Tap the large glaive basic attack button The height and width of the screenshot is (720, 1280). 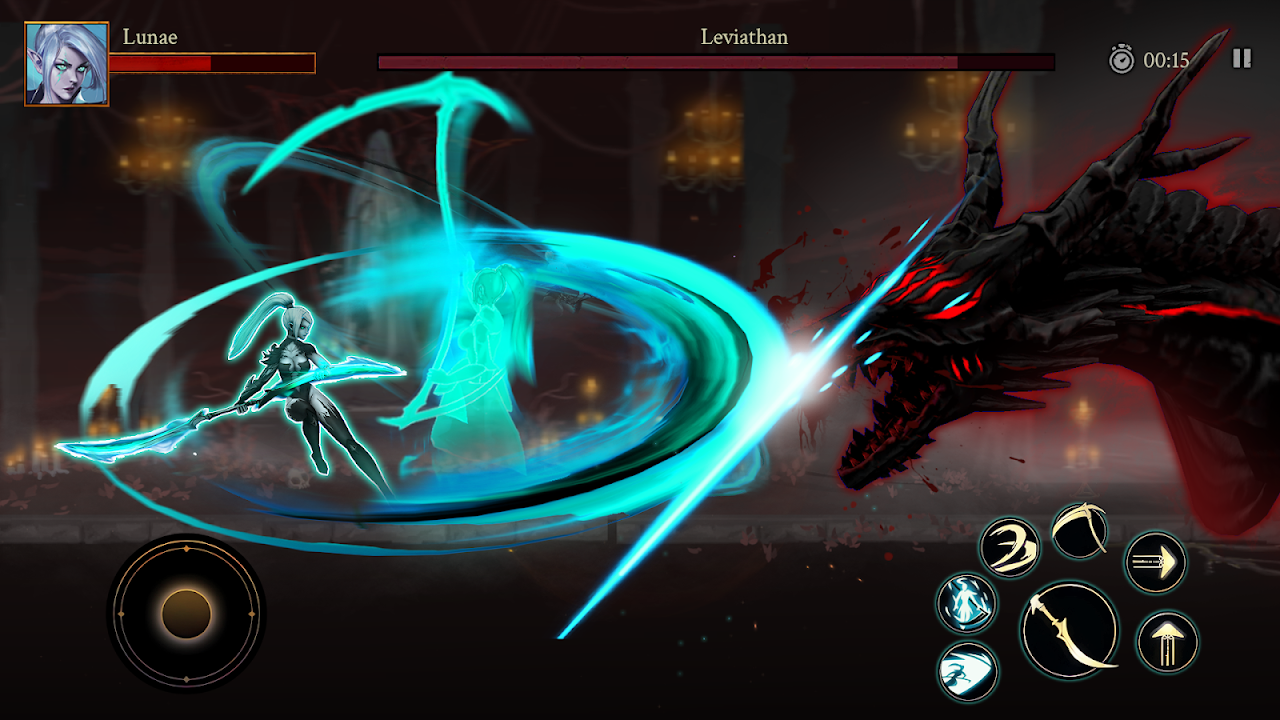1069,630
